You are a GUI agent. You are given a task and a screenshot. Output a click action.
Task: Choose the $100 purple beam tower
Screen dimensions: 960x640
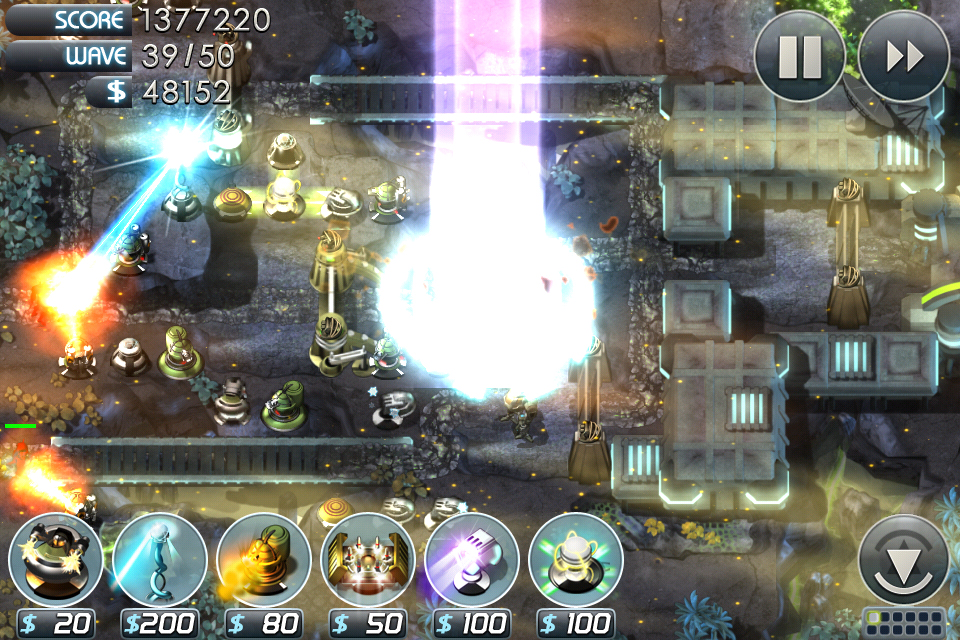[x=472, y=562]
